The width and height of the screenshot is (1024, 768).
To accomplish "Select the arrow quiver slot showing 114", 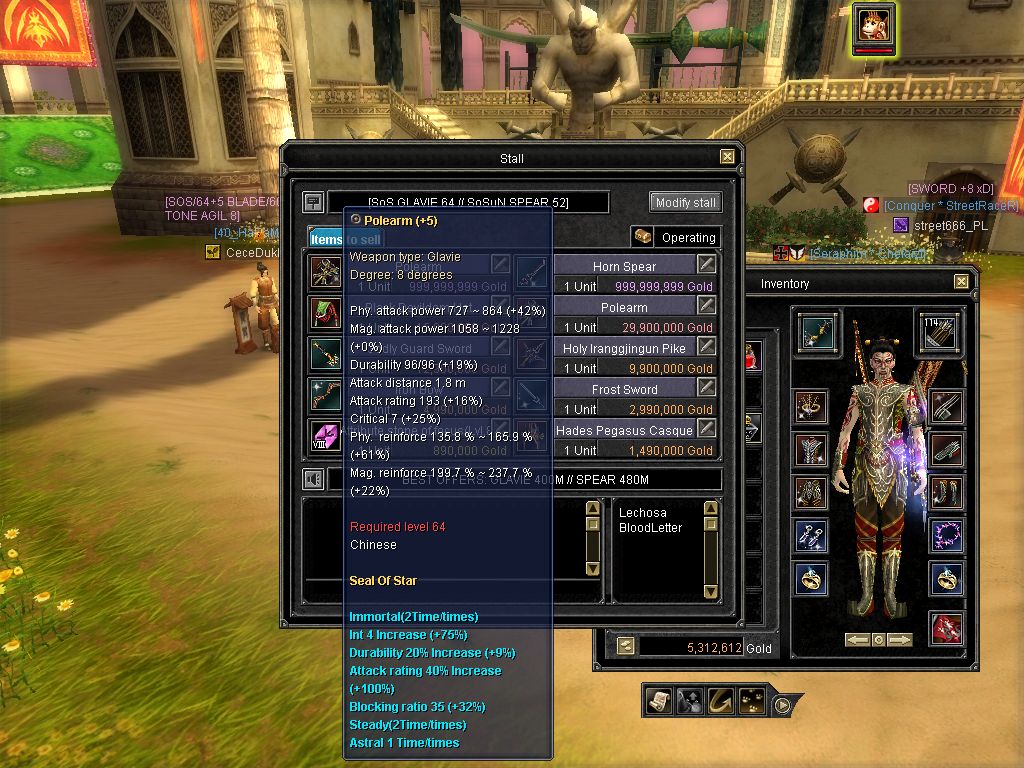I will 938,332.
